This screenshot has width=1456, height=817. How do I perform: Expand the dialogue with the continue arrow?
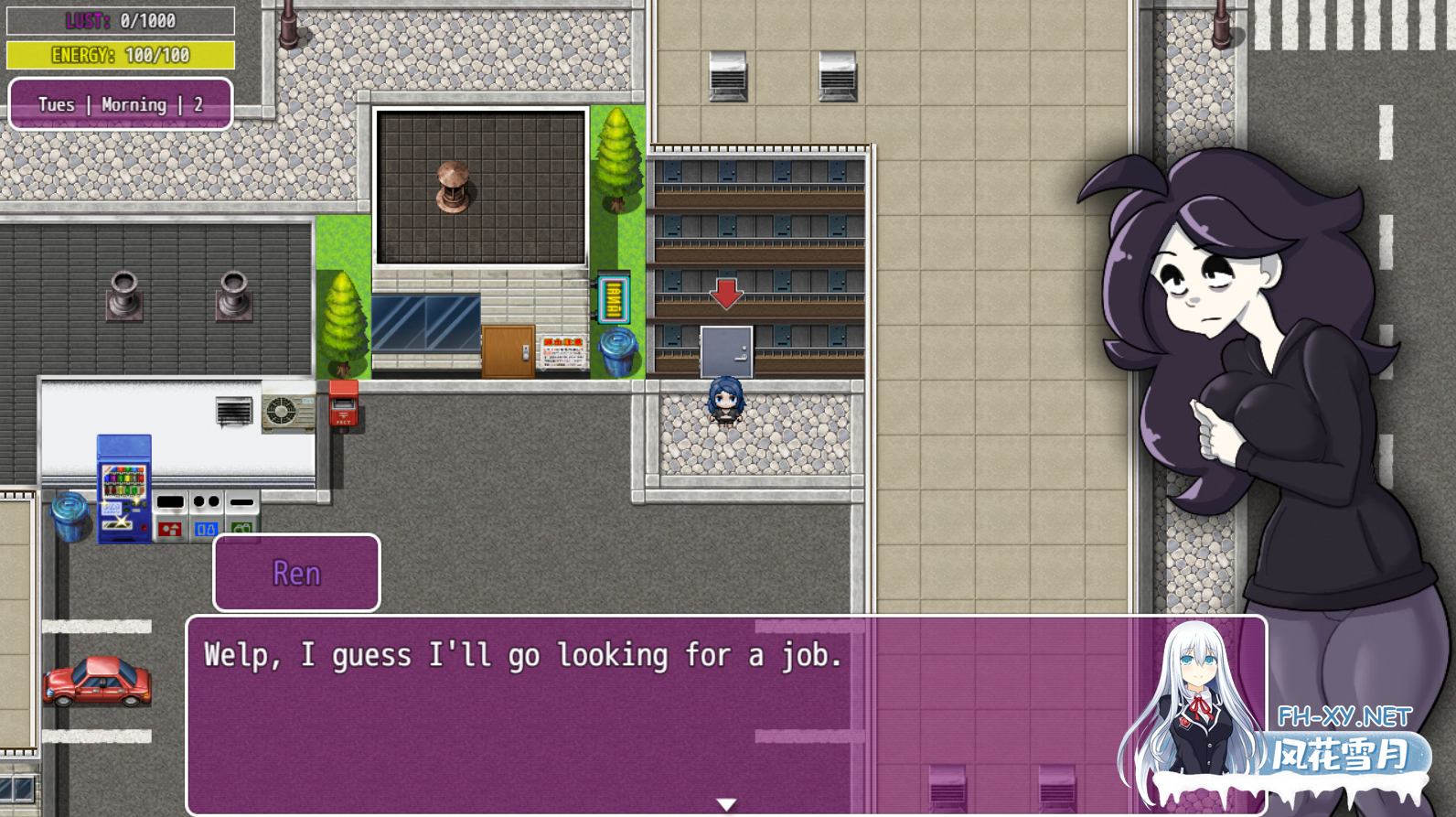(x=725, y=802)
